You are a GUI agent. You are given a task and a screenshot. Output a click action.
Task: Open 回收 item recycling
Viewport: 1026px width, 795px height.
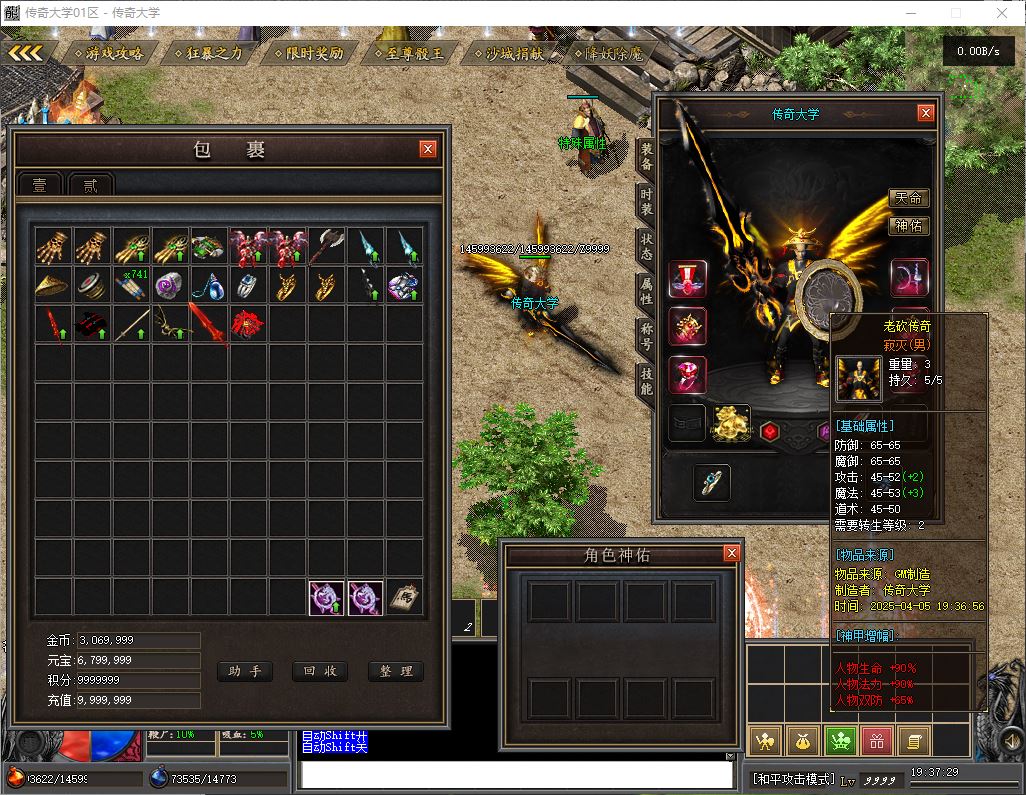[x=319, y=671]
